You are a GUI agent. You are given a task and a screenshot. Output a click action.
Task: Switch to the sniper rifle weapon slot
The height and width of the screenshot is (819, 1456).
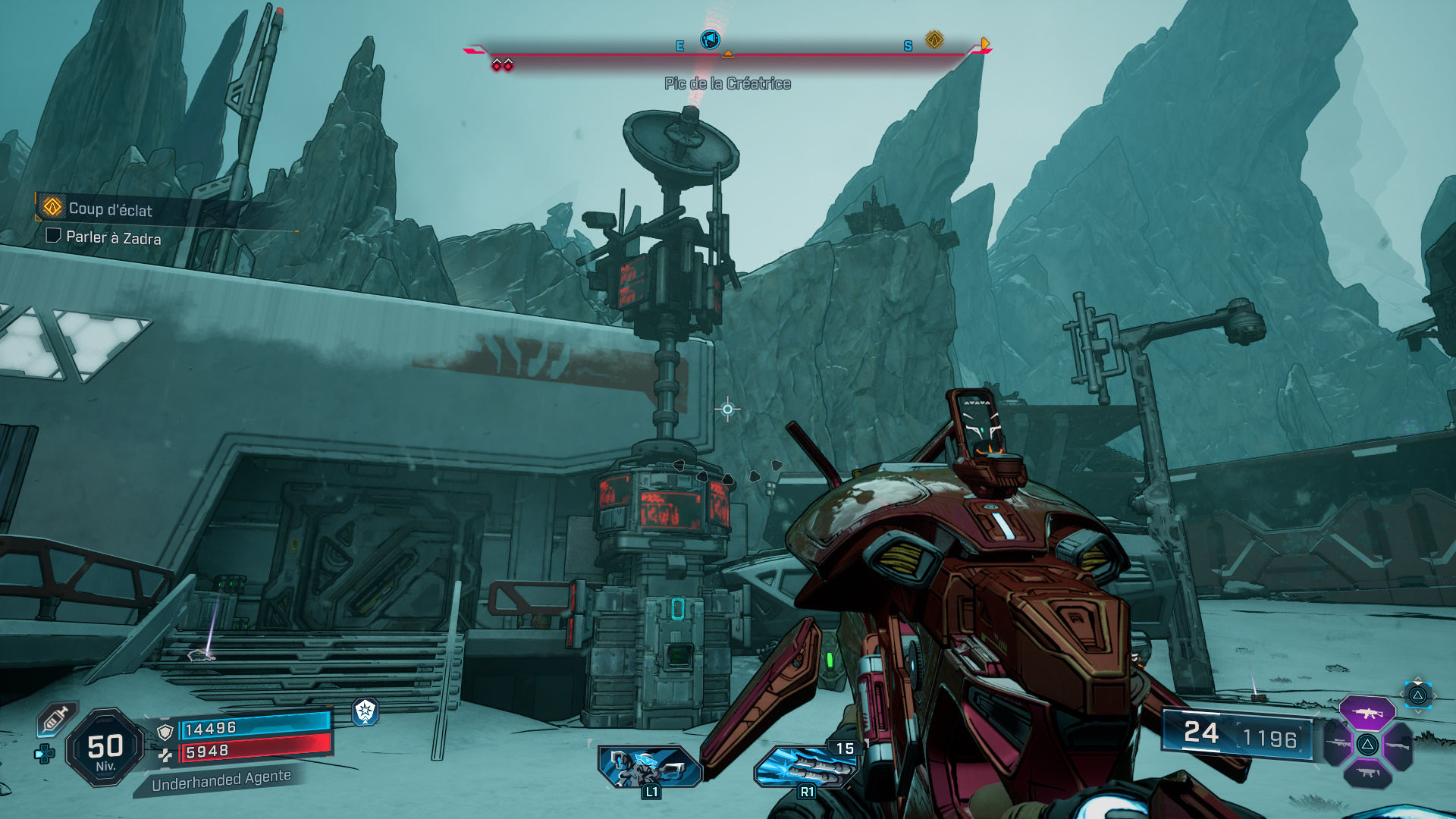[x=1336, y=744]
